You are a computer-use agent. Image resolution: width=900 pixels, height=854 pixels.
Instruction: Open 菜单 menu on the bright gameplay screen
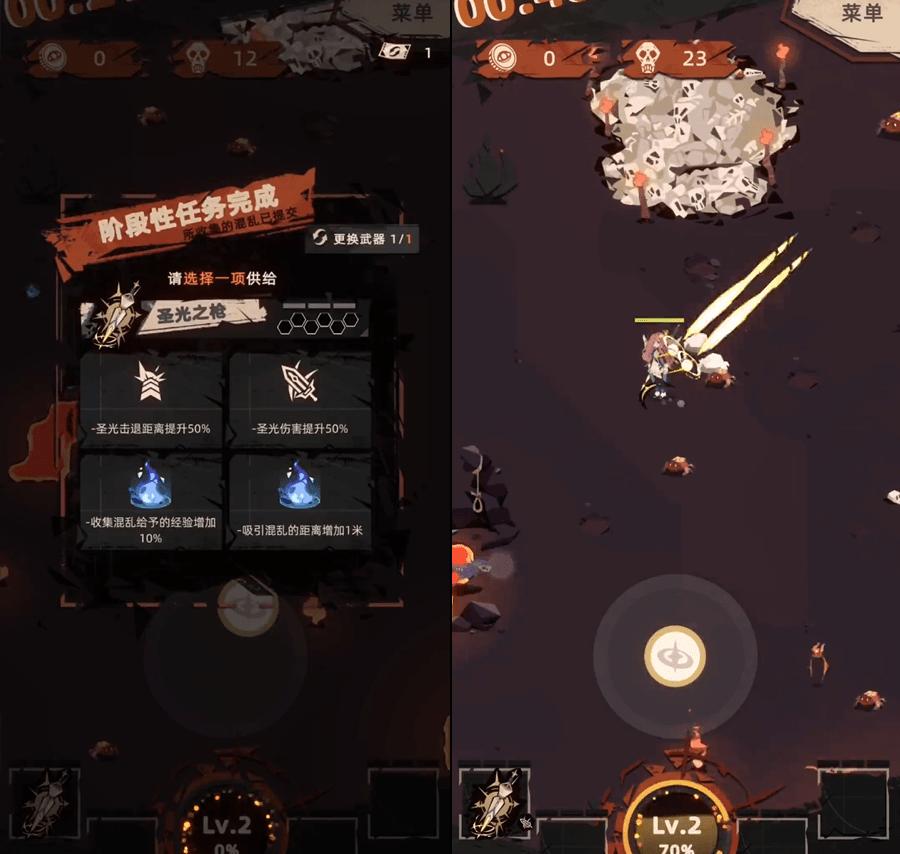(x=860, y=14)
